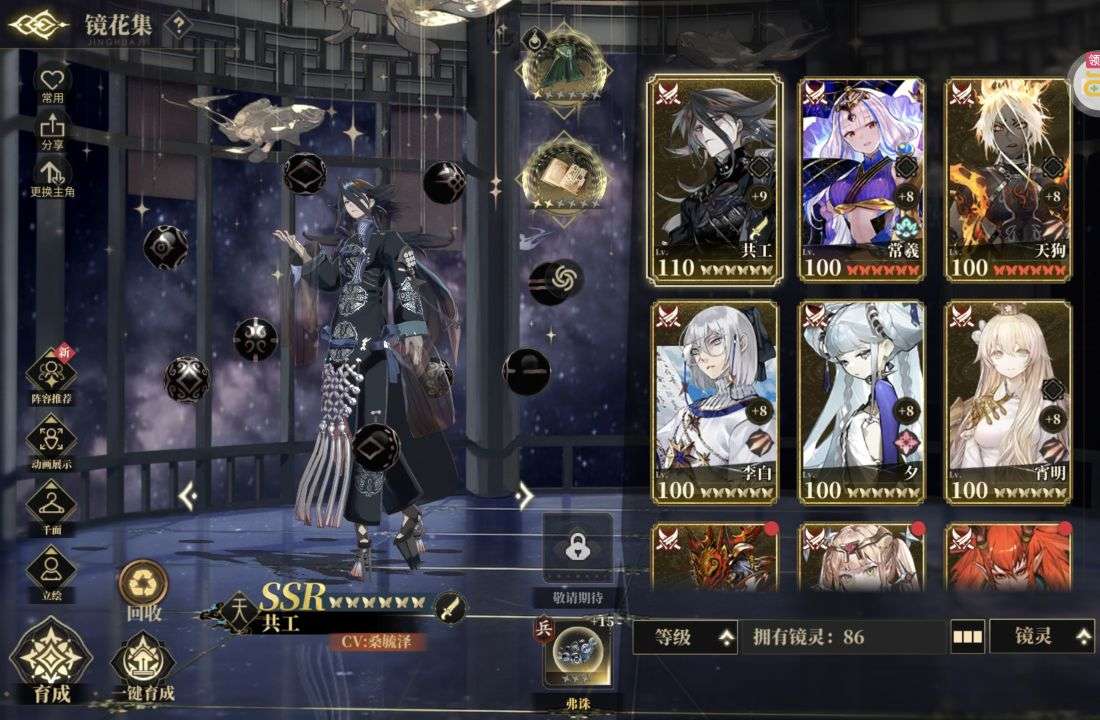Switch to the next character with right arrow
The image size is (1100, 720).
point(524,494)
